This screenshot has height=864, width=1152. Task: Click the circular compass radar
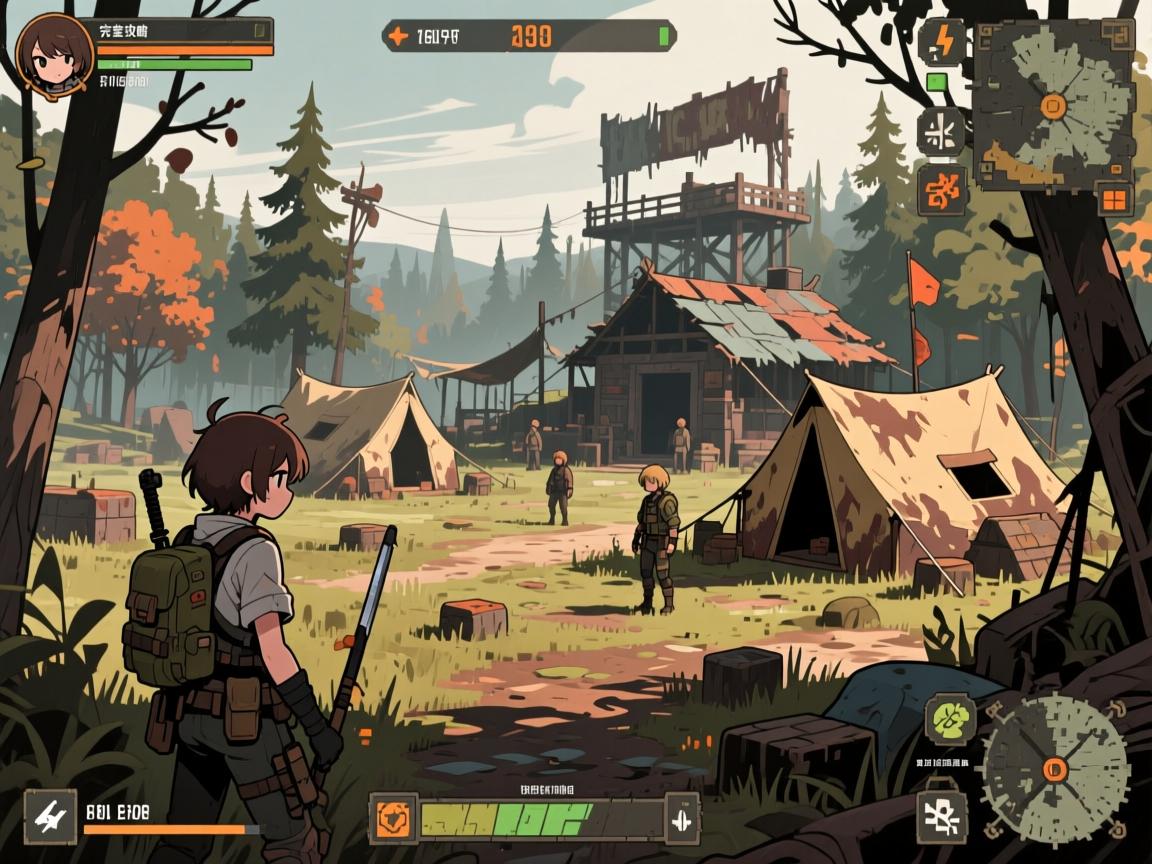tap(1055, 768)
